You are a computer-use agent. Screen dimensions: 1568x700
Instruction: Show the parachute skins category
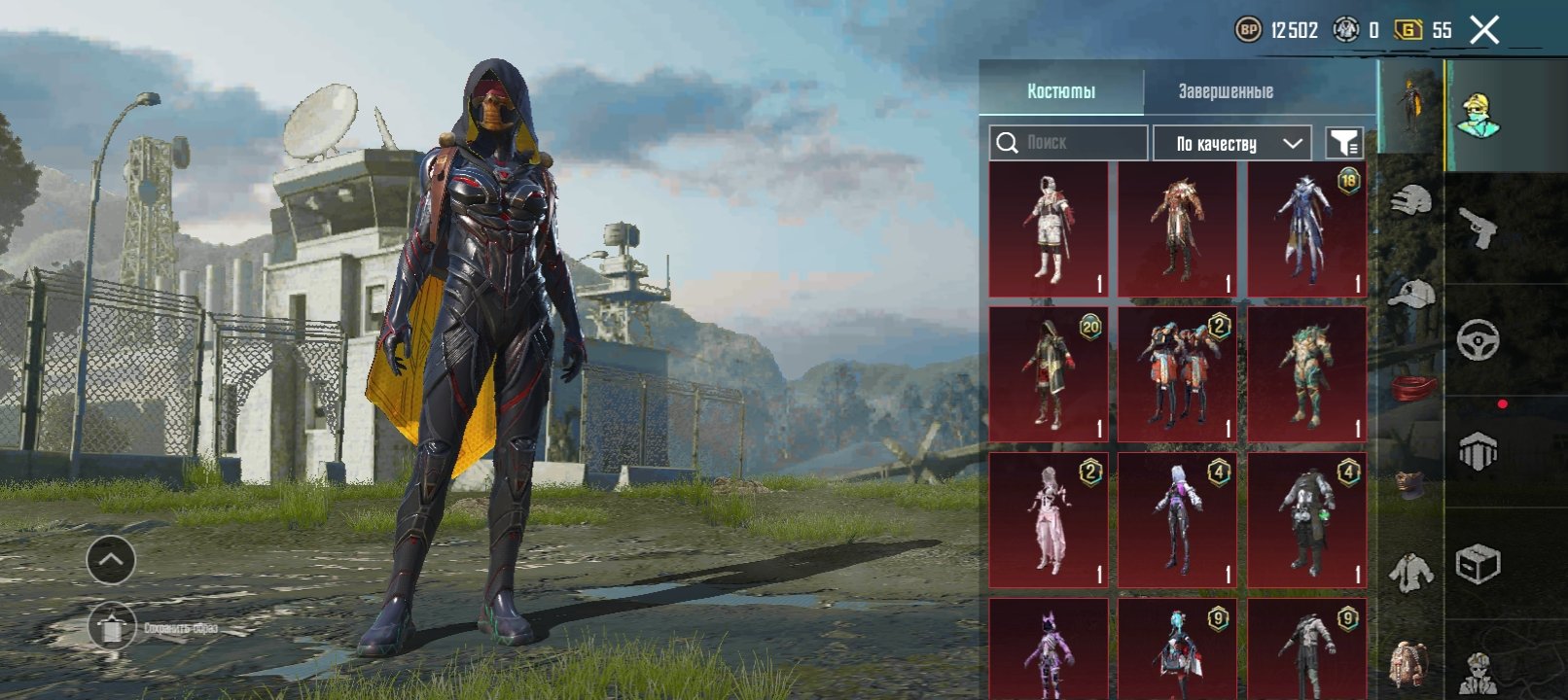[x=1478, y=451]
